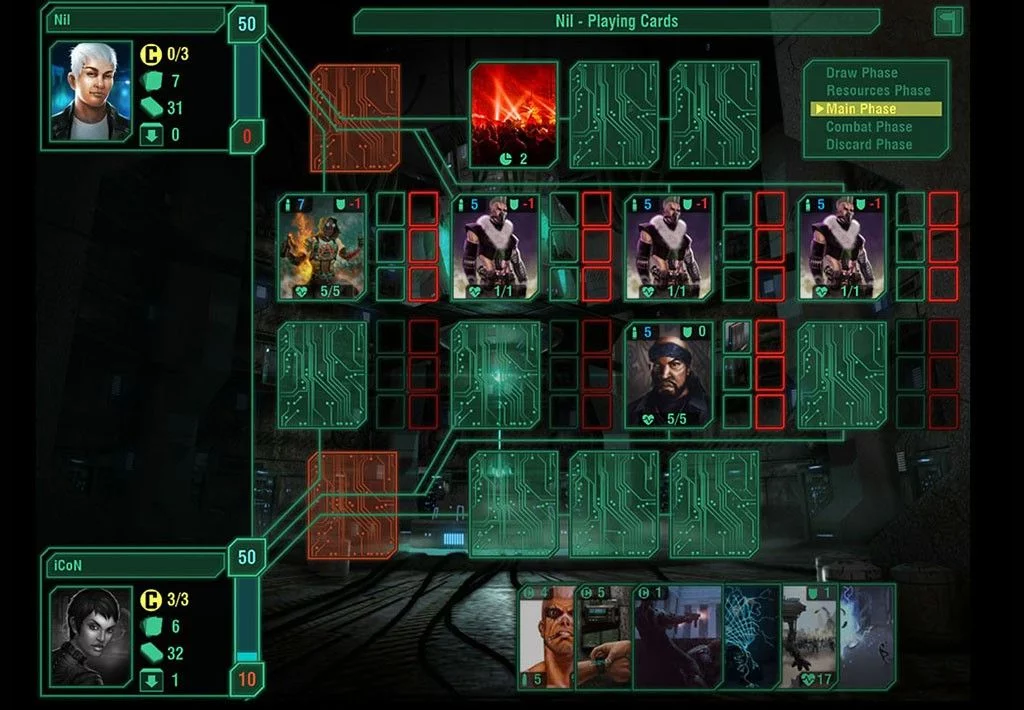Select the bearded bandana runner on the board
This screenshot has height=710, width=1024.
click(x=669, y=375)
